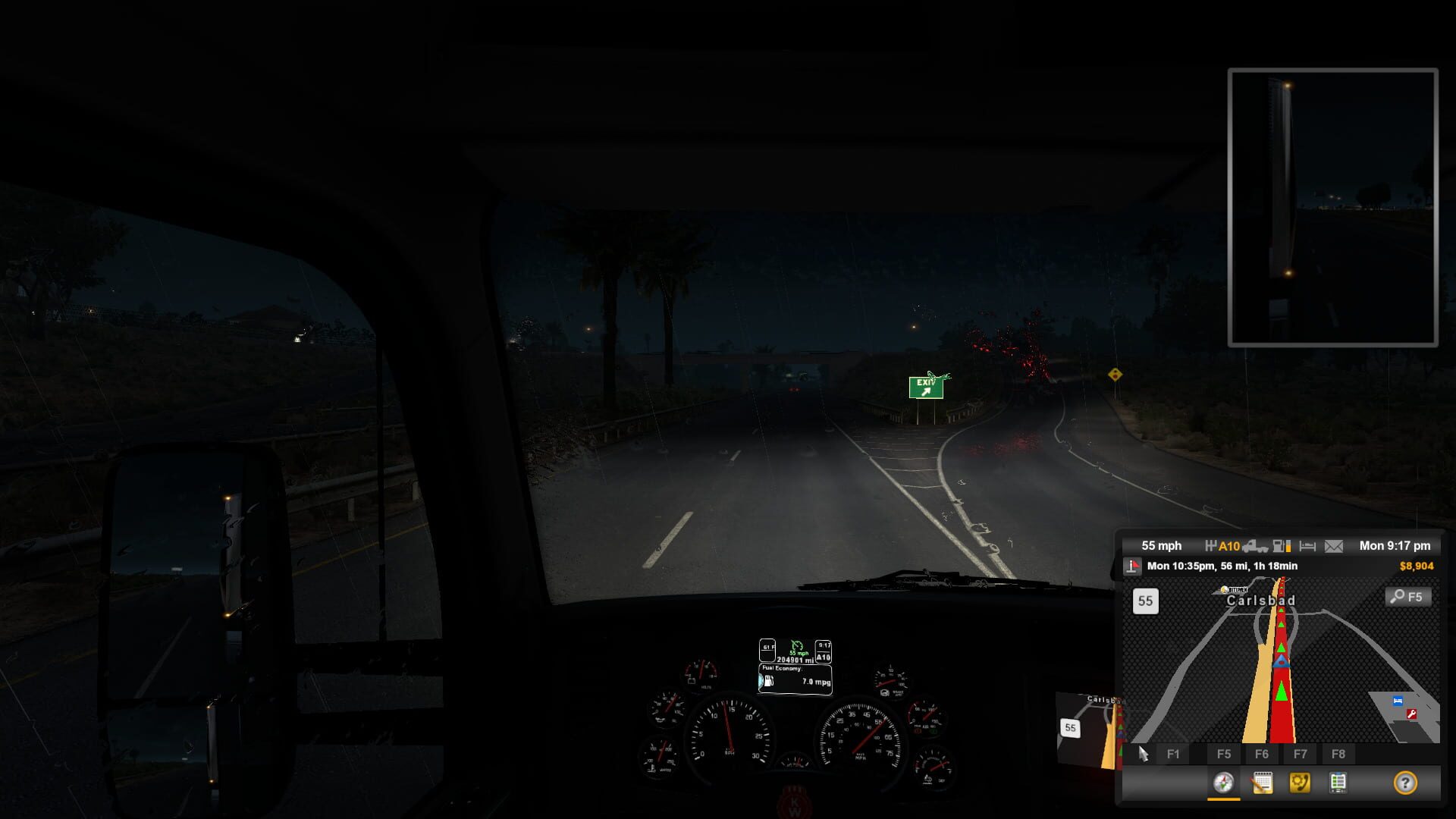Click the blue player position arrow on the map
1456x819 pixels.
tap(1282, 662)
